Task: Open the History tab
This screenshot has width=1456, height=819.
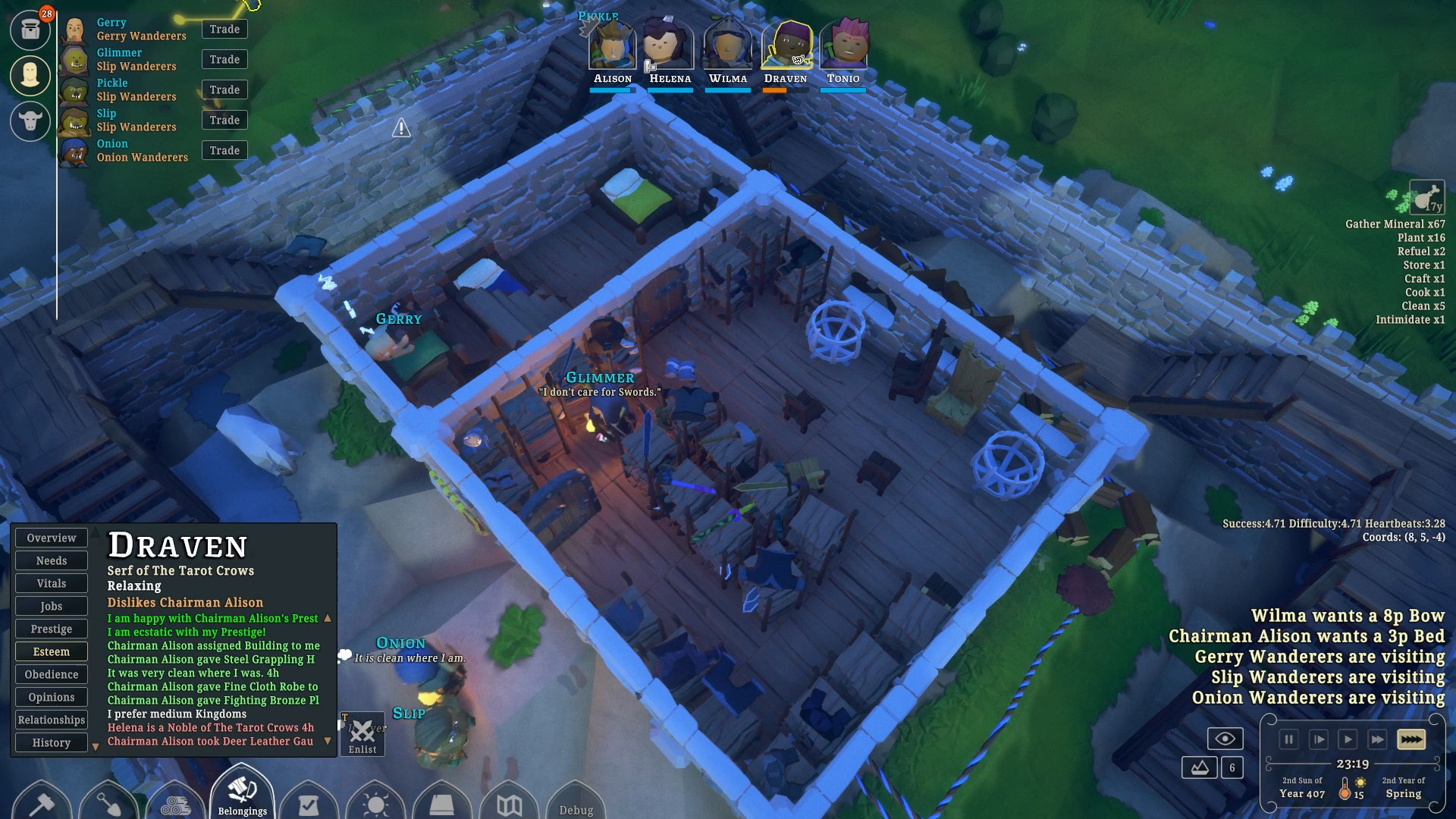Action: [x=52, y=743]
